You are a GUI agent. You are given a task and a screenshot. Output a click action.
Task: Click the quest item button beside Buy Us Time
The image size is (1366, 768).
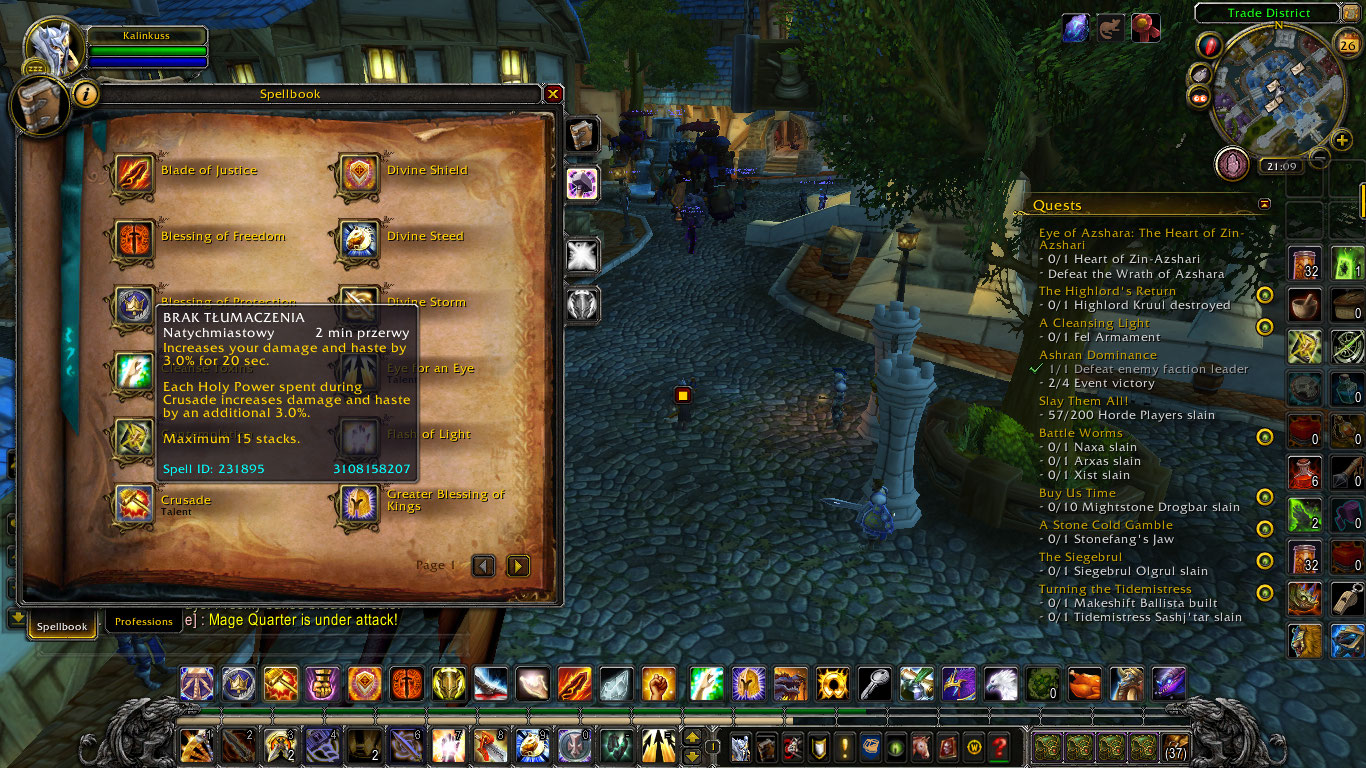[x=1265, y=498]
